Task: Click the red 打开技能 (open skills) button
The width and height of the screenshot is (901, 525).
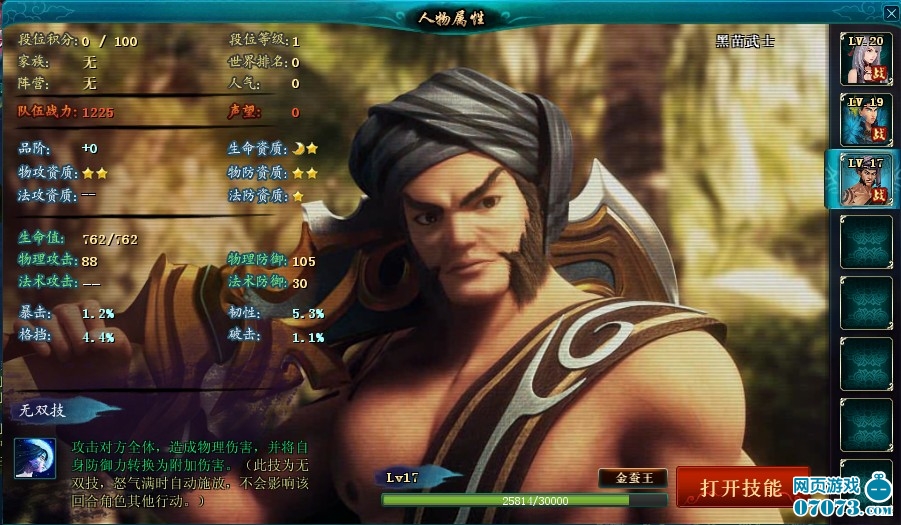Action: pyautogui.click(x=741, y=487)
